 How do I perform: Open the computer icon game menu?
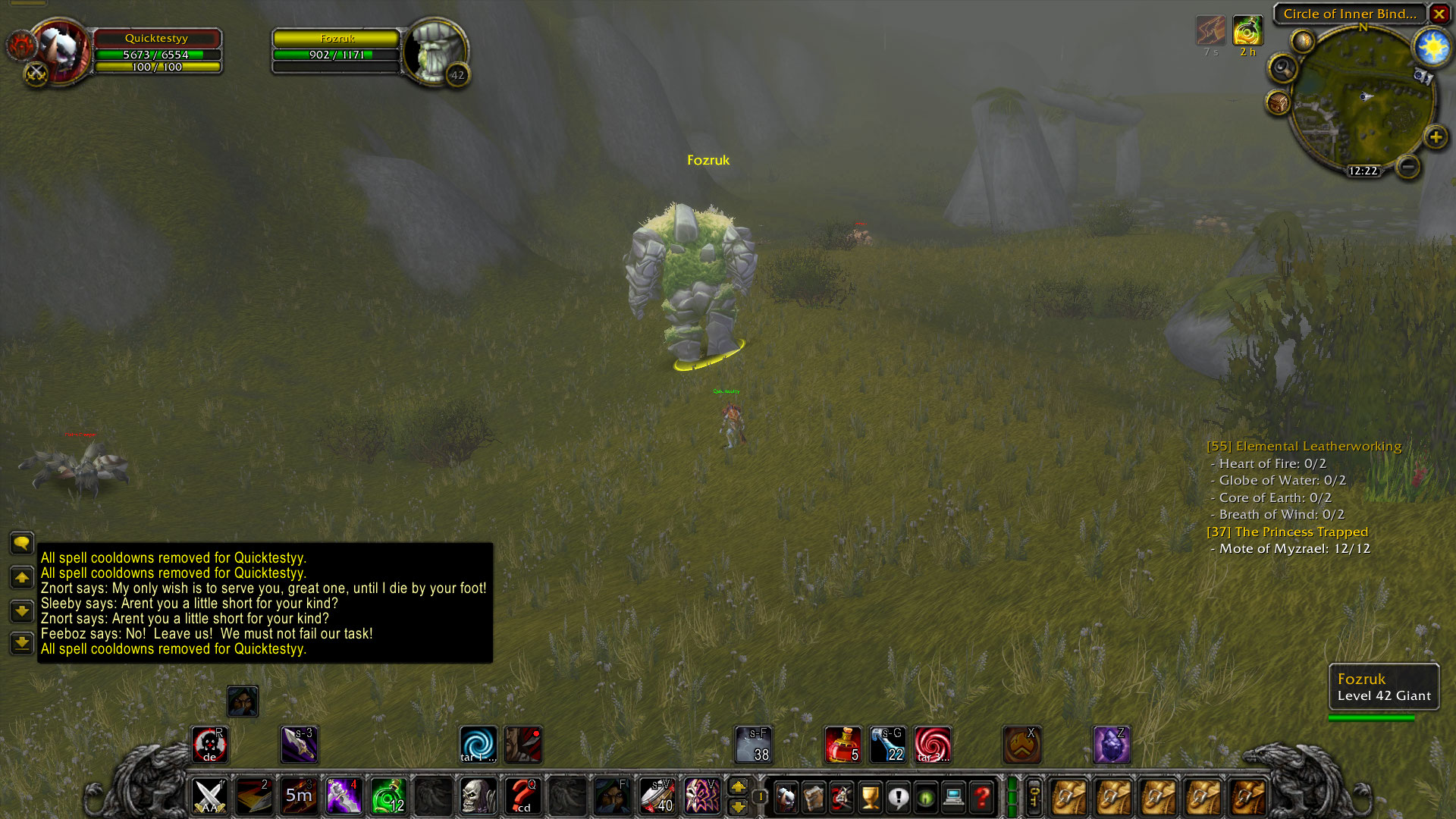[954, 797]
